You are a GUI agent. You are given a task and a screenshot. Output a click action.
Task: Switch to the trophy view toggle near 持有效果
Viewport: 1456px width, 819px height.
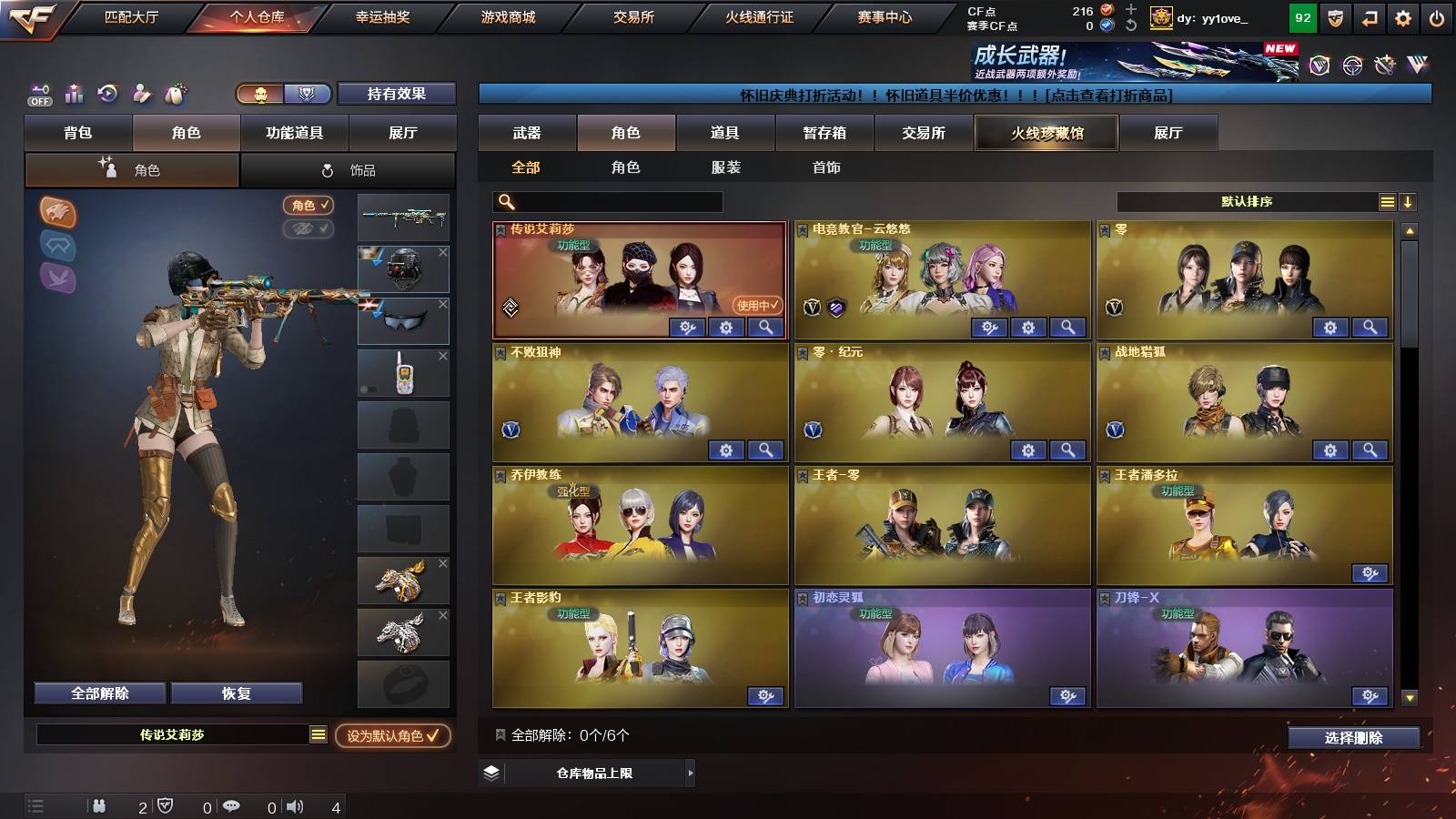(308, 94)
